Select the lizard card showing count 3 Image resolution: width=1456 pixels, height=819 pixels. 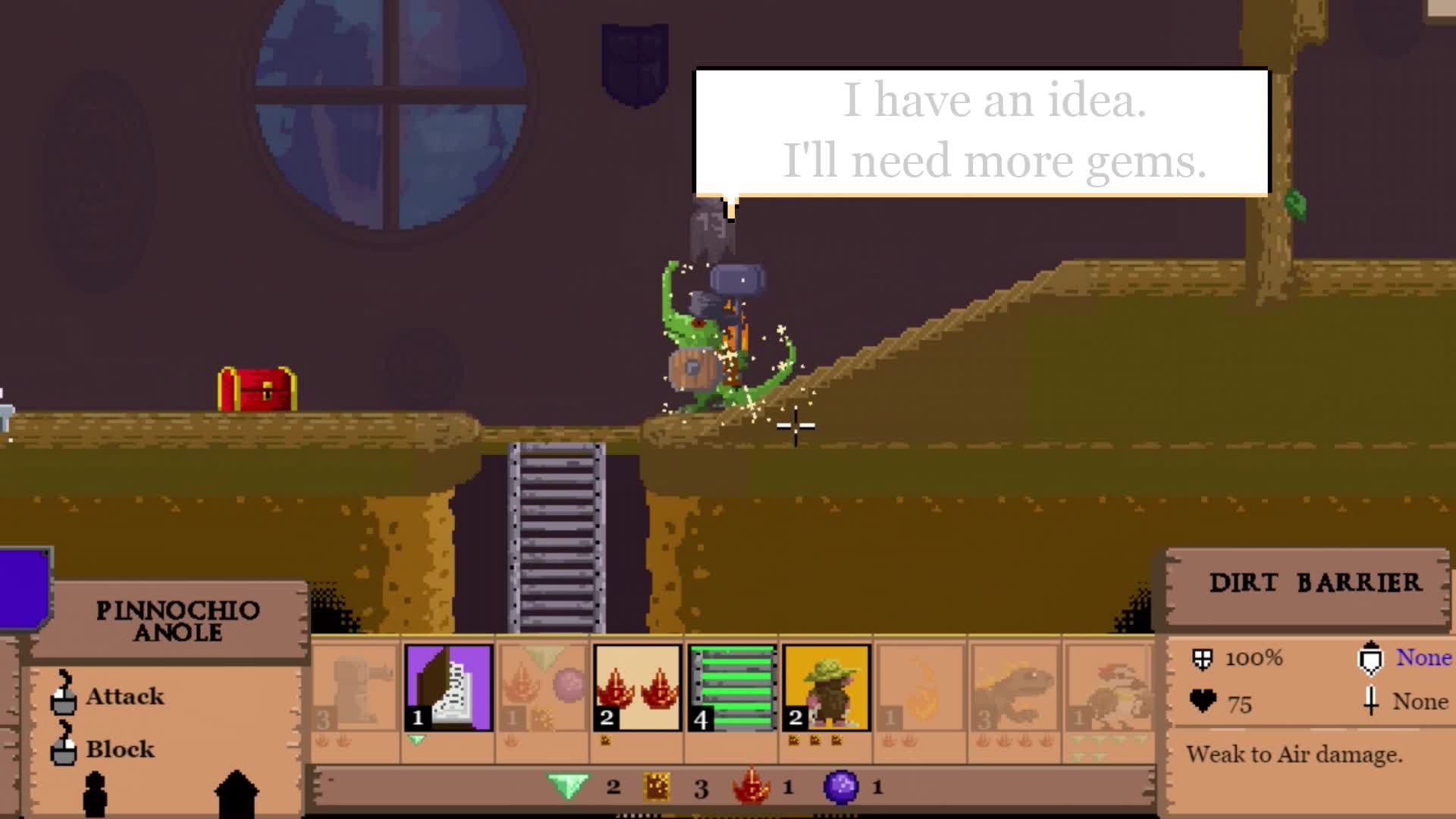[x=1015, y=686]
